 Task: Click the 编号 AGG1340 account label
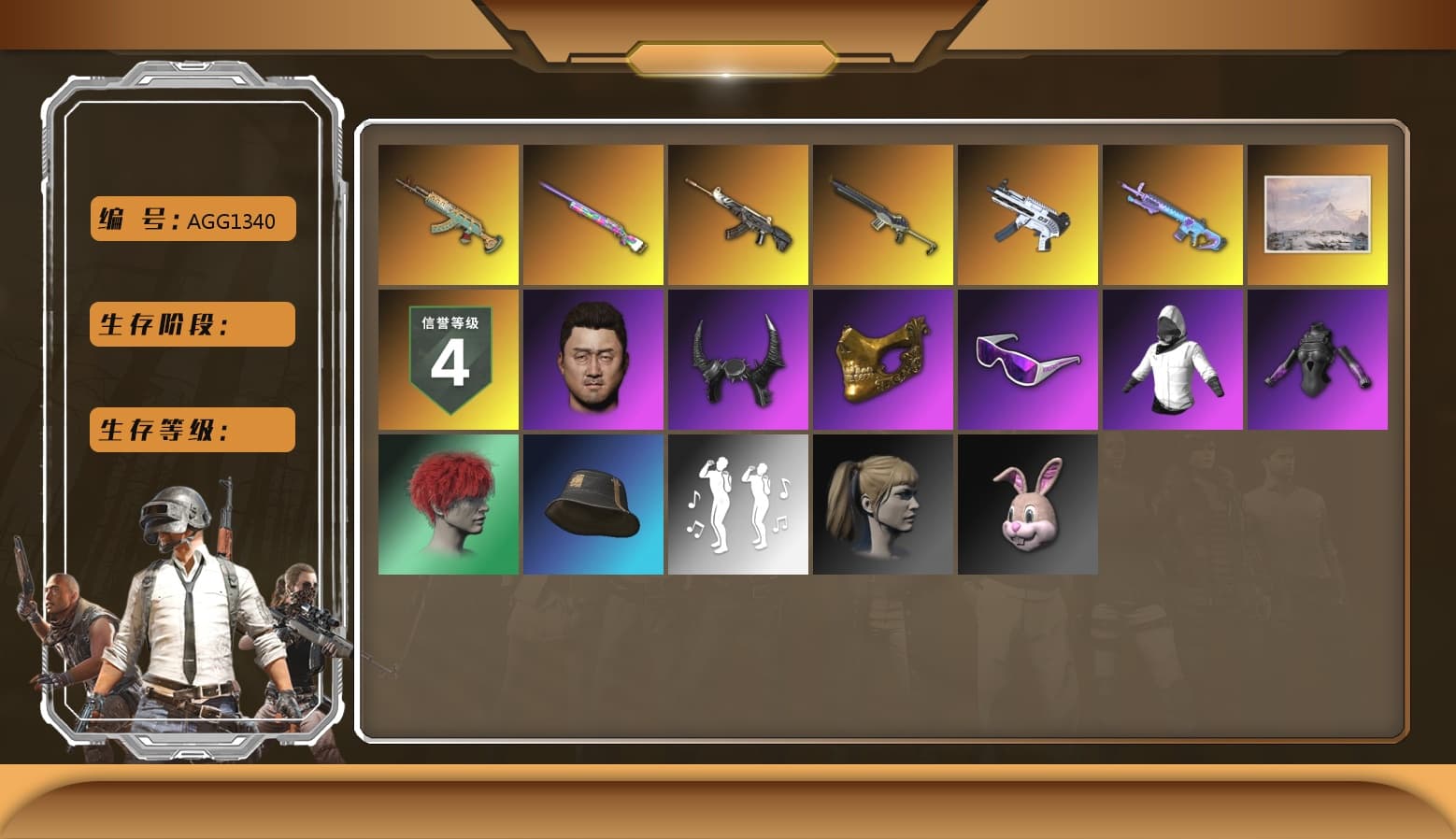click(x=192, y=219)
